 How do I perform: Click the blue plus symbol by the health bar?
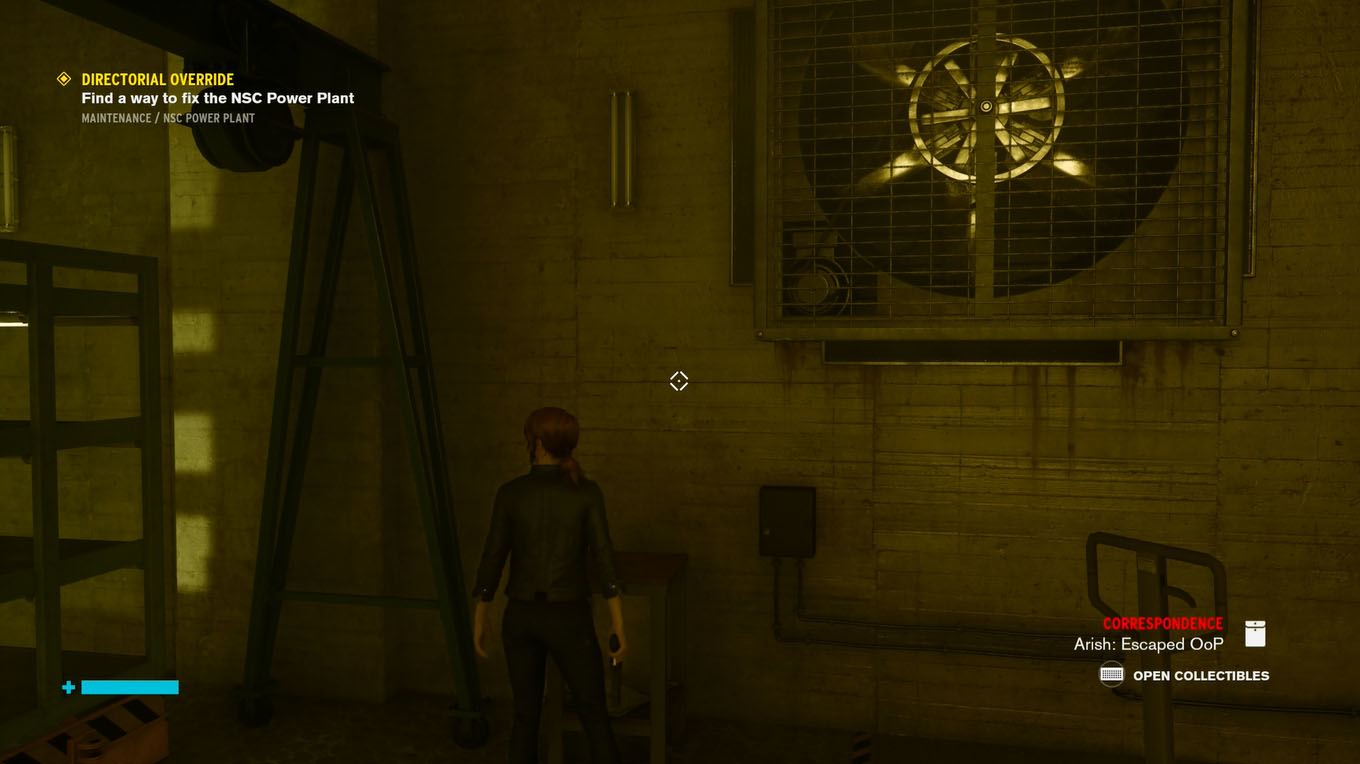(67, 687)
